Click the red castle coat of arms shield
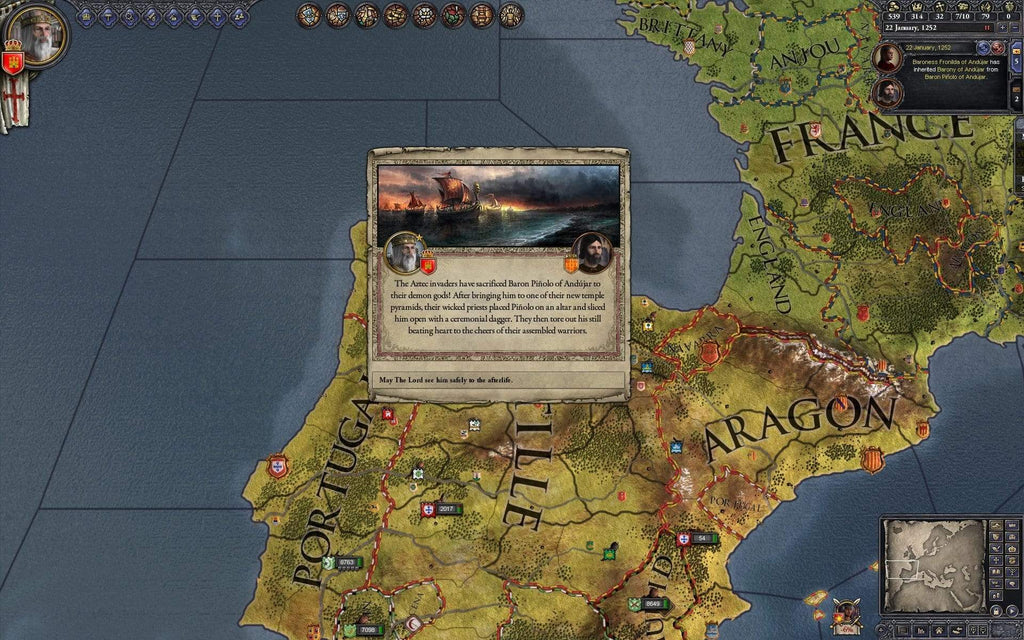Image resolution: width=1024 pixels, height=640 pixels. coord(13,62)
